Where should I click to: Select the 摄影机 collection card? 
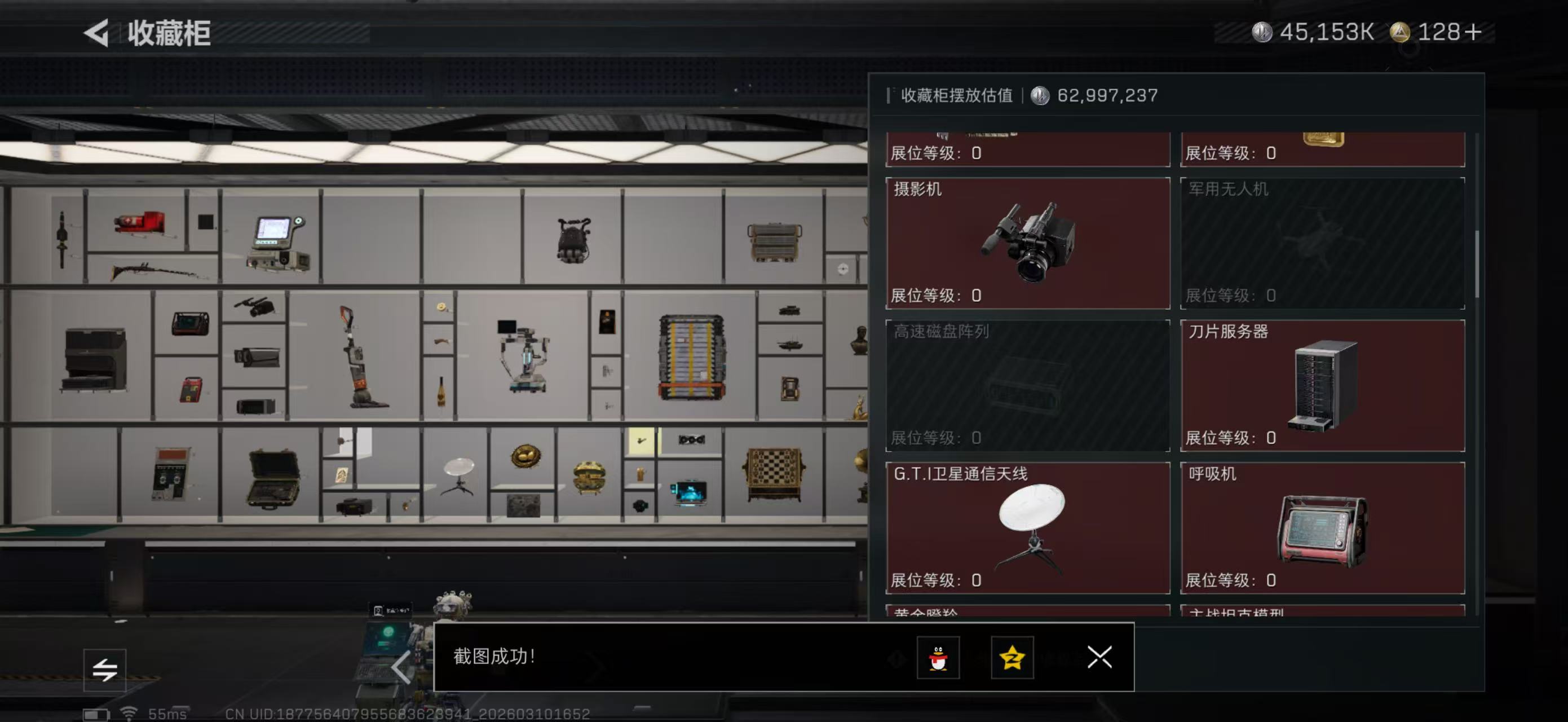(x=1027, y=244)
